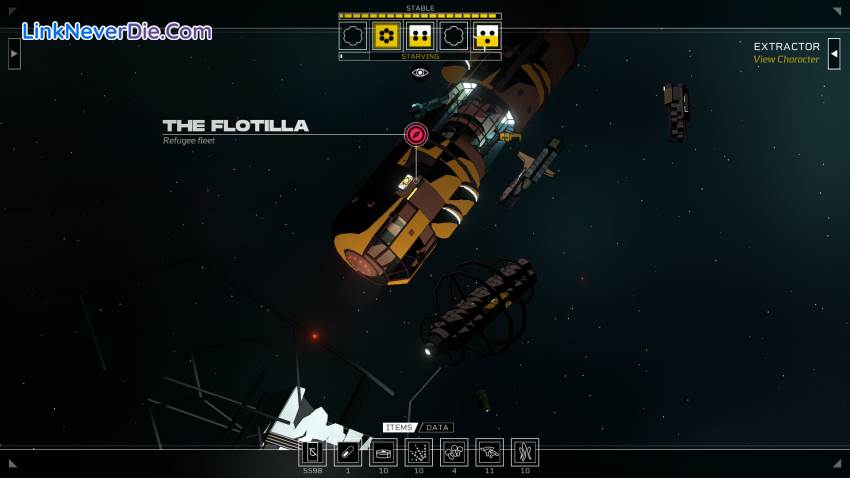
Task: Select the cryo chits item slot showing 5598
Action: coord(313,452)
